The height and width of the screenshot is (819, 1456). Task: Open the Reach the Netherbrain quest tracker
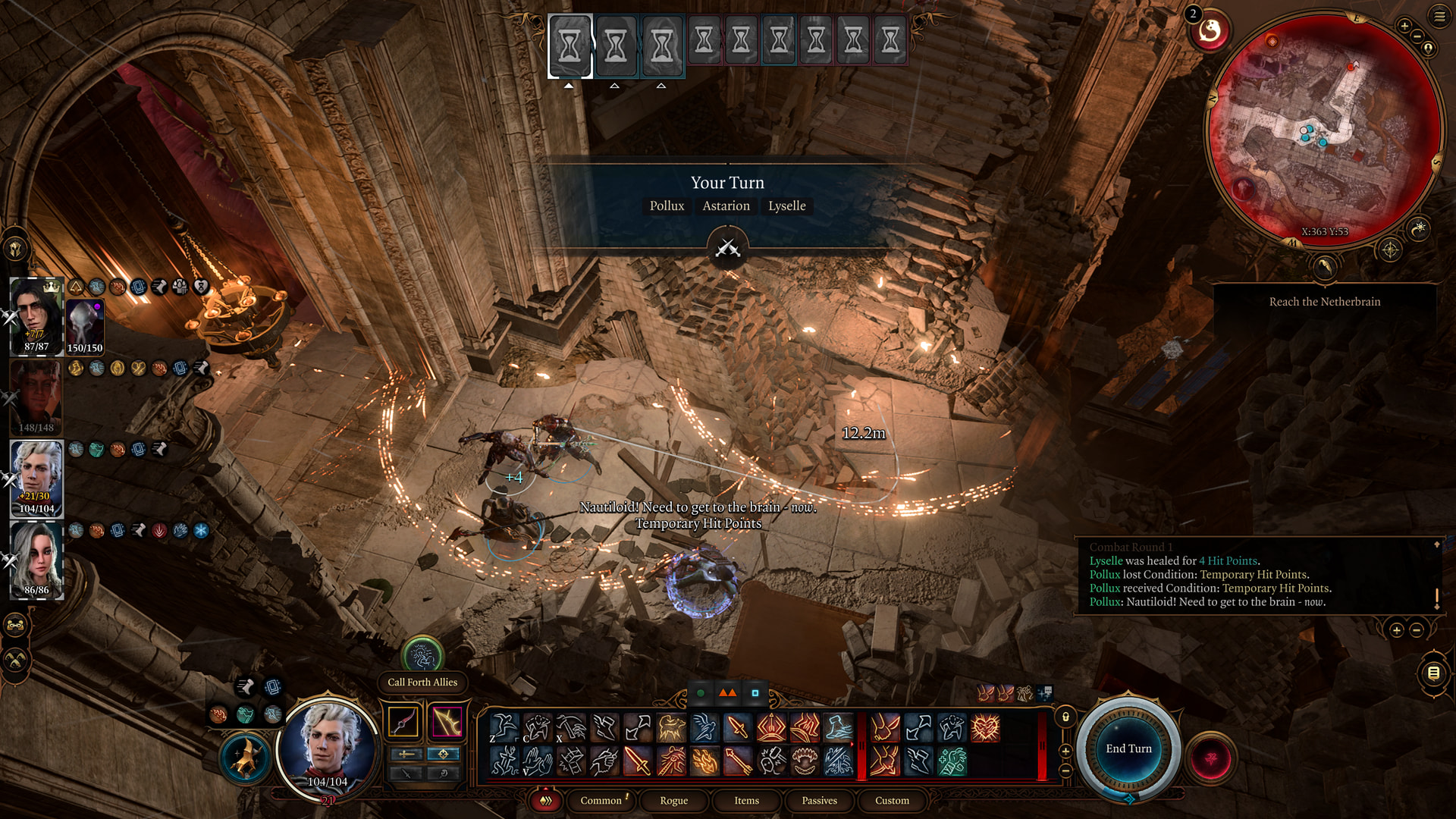point(1324,302)
